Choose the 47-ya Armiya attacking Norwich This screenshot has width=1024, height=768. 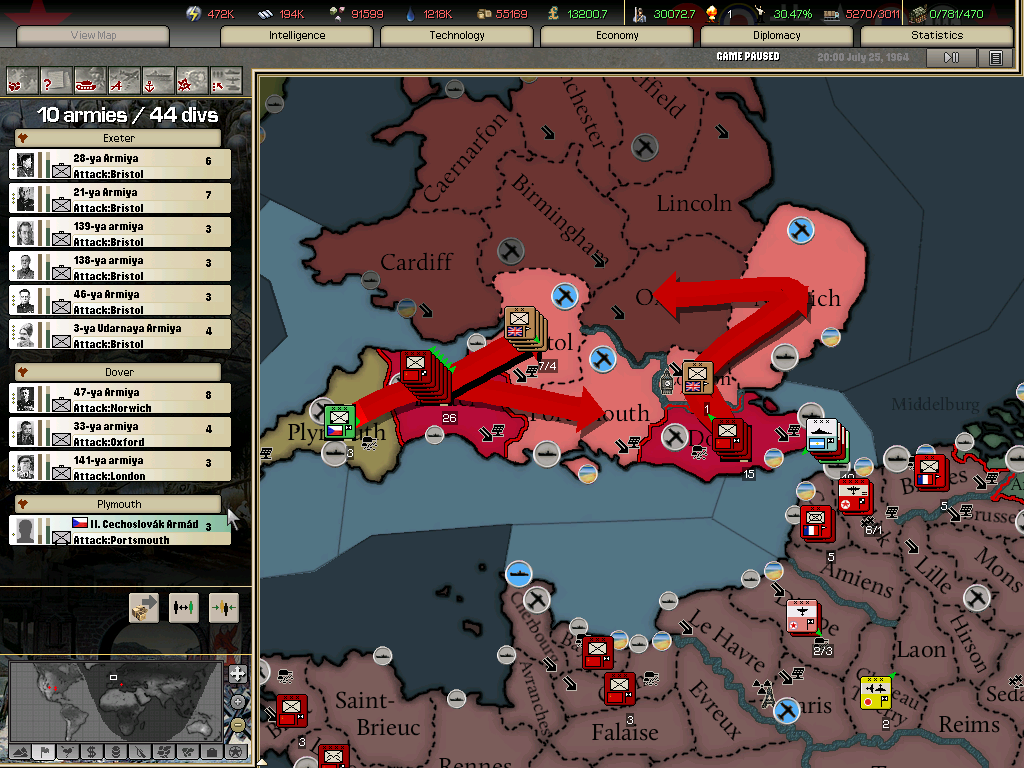pyautogui.click(x=120, y=399)
